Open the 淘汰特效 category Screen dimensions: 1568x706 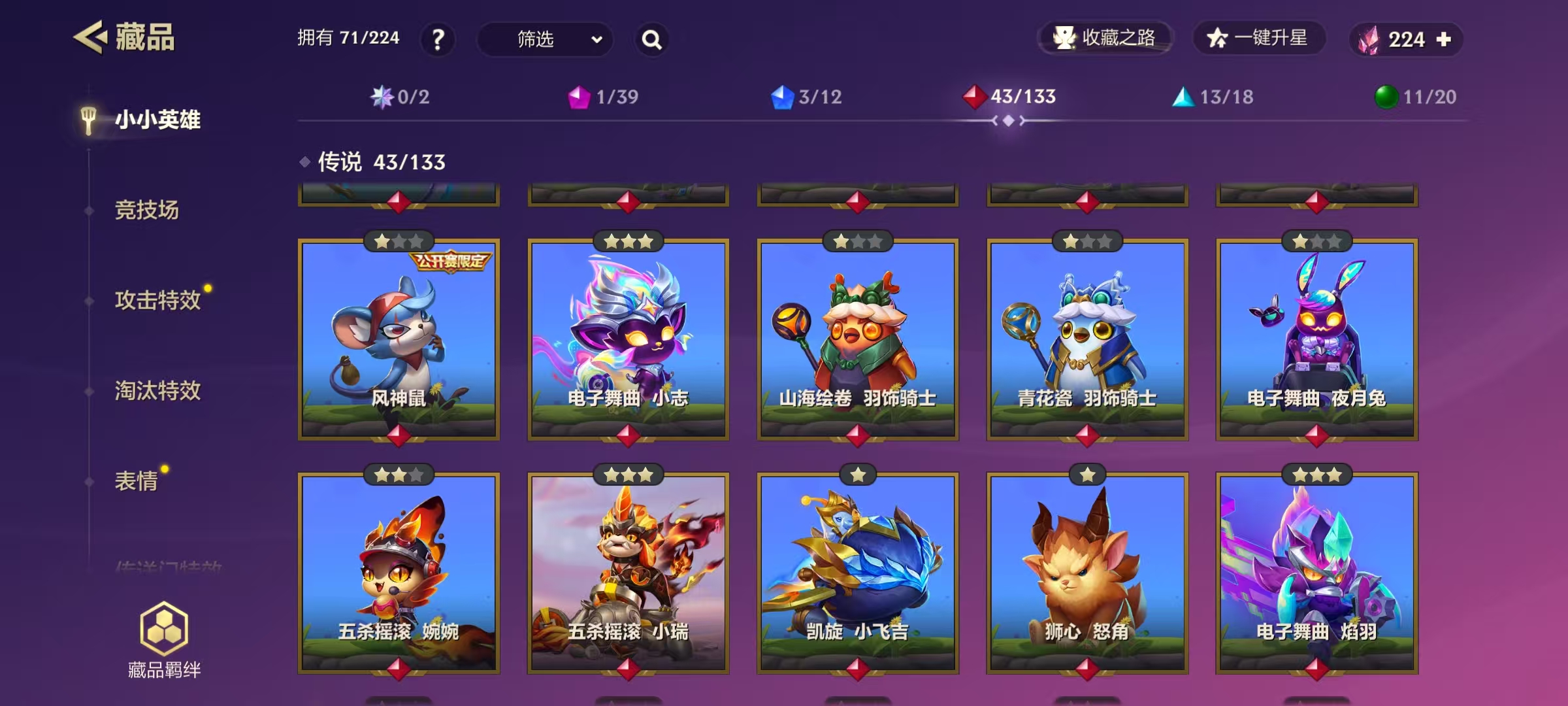click(157, 390)
